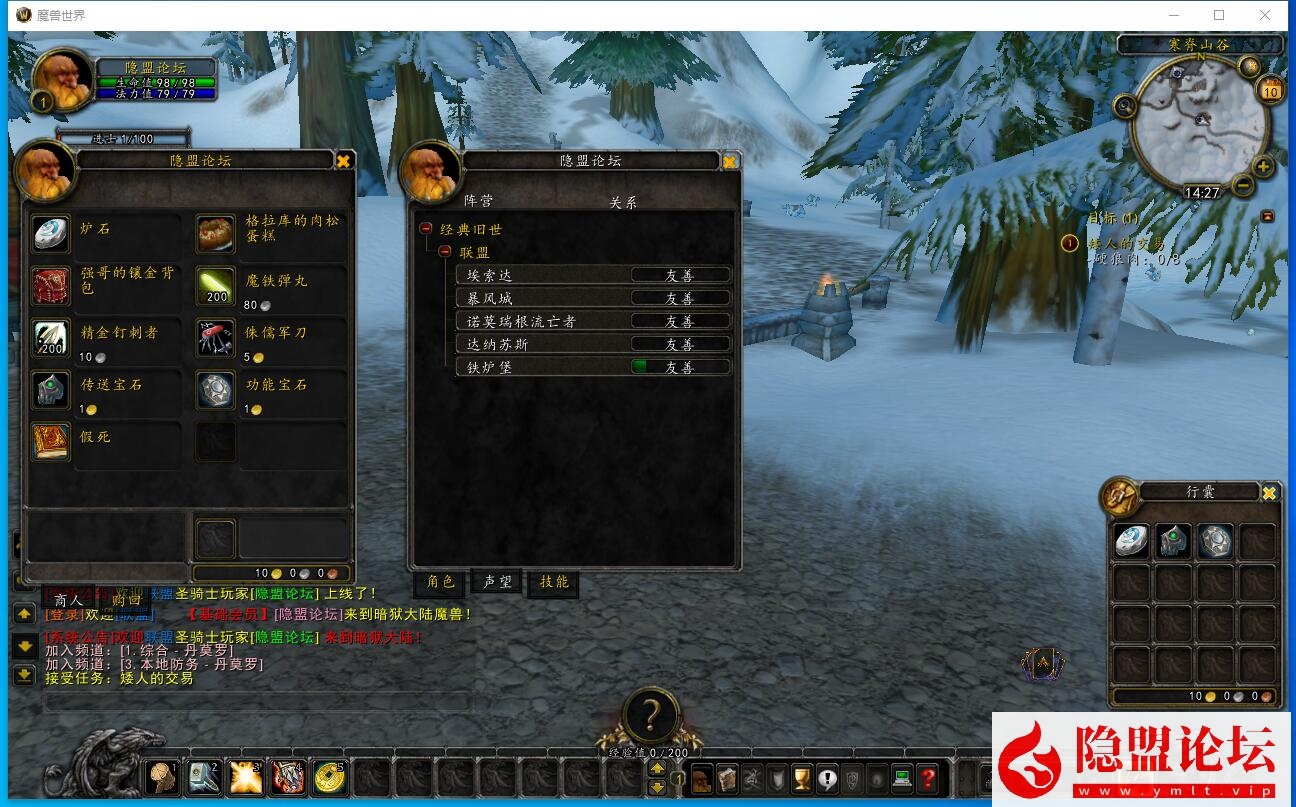Open the calendar button showing 10
The height and width of the screenshot is (807, 1296).
(x=1270, y=91)
